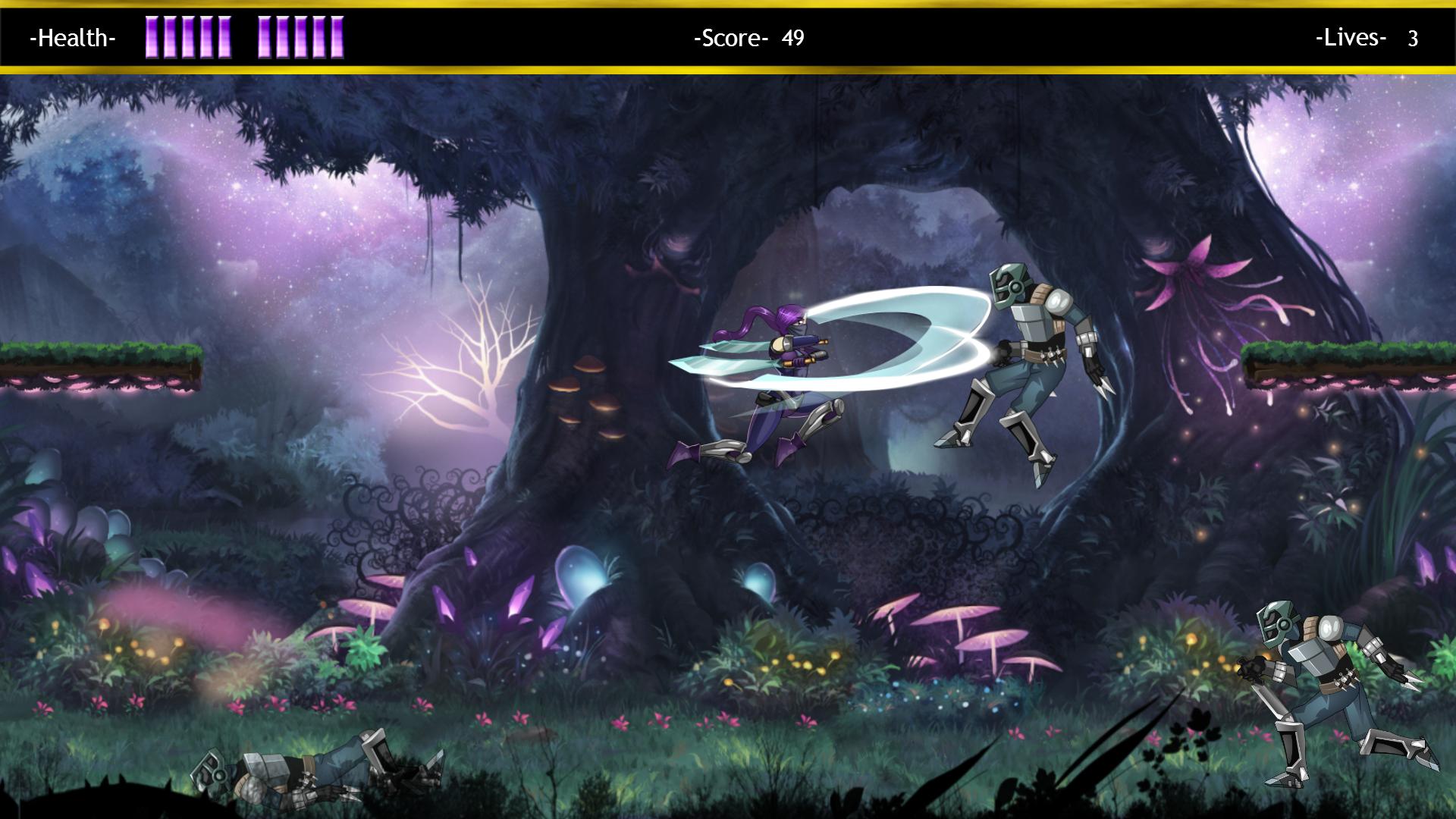1456x819 pixels.
Task: Click the -Lives- label in the HUD
Action: click(1350, 36)
